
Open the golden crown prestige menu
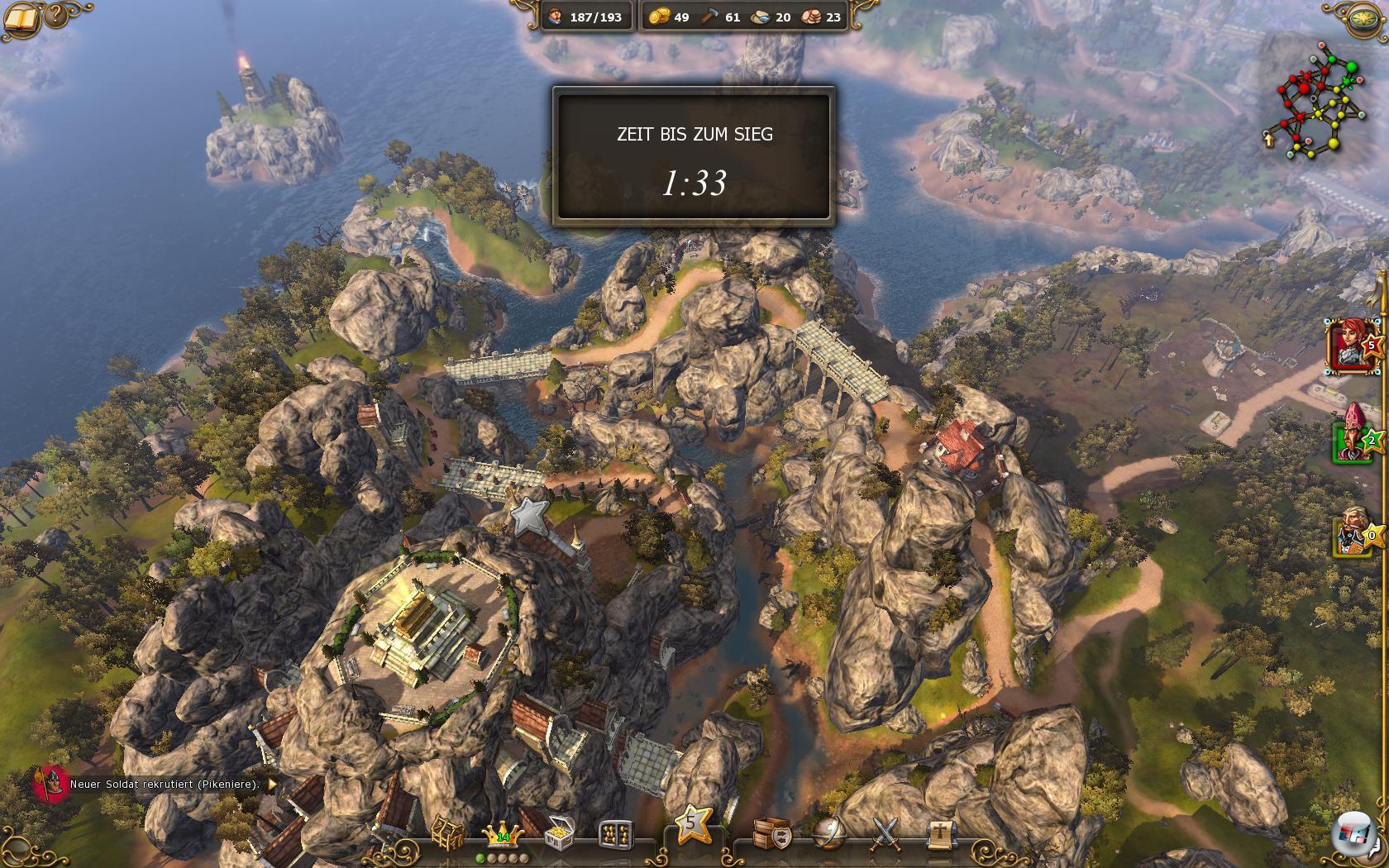point(502,833)
